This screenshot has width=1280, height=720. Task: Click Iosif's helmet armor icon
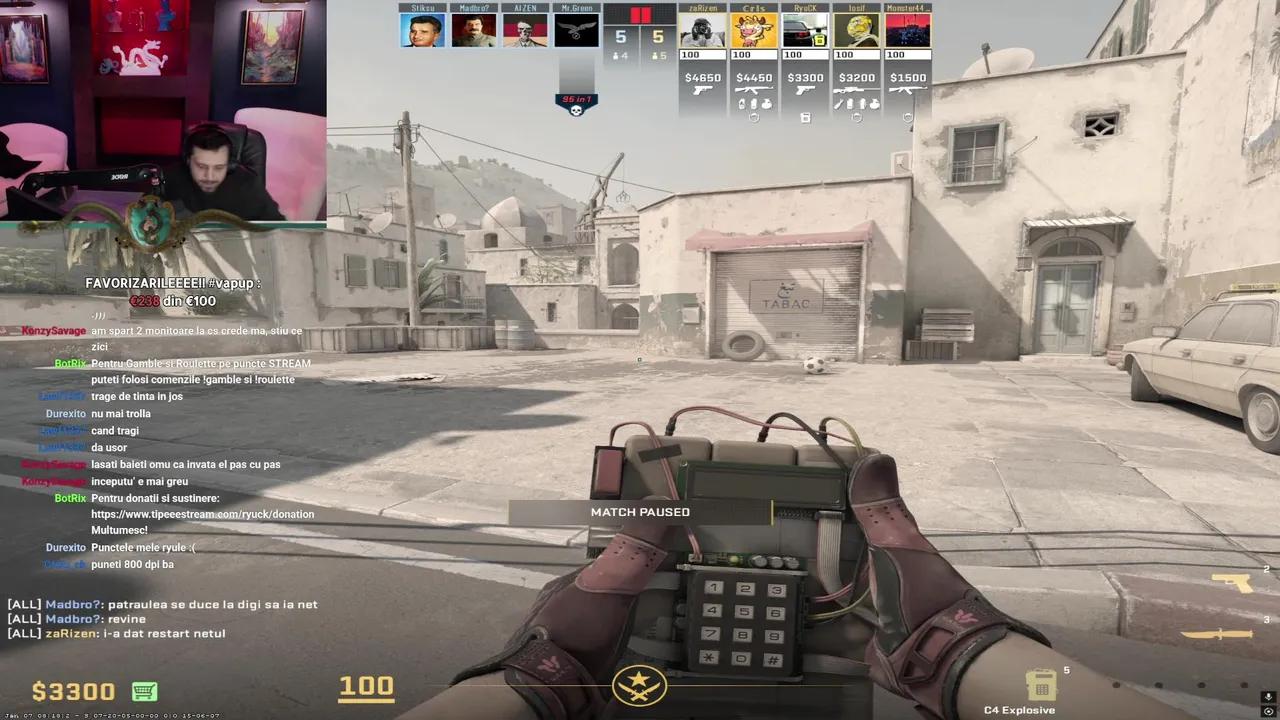pyautogui.click(x=858, y=117)
